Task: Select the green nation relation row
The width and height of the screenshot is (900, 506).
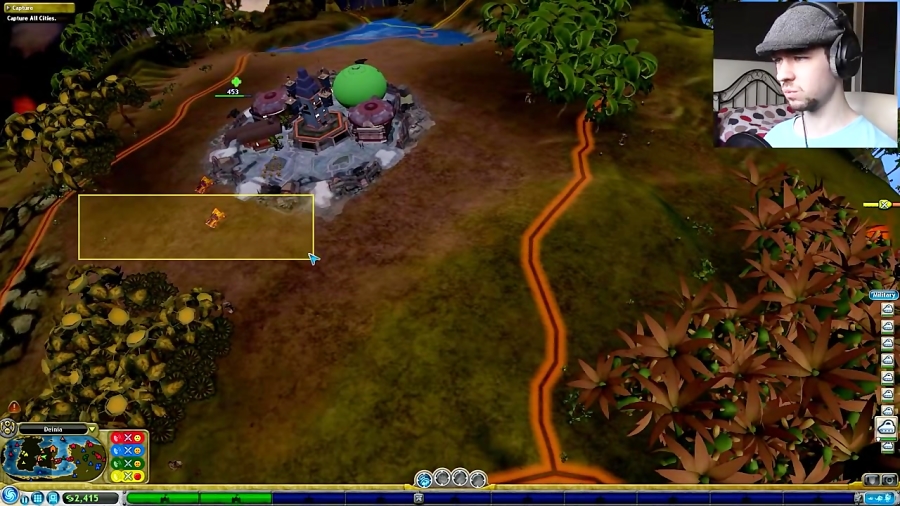Action: coord(127,463)
